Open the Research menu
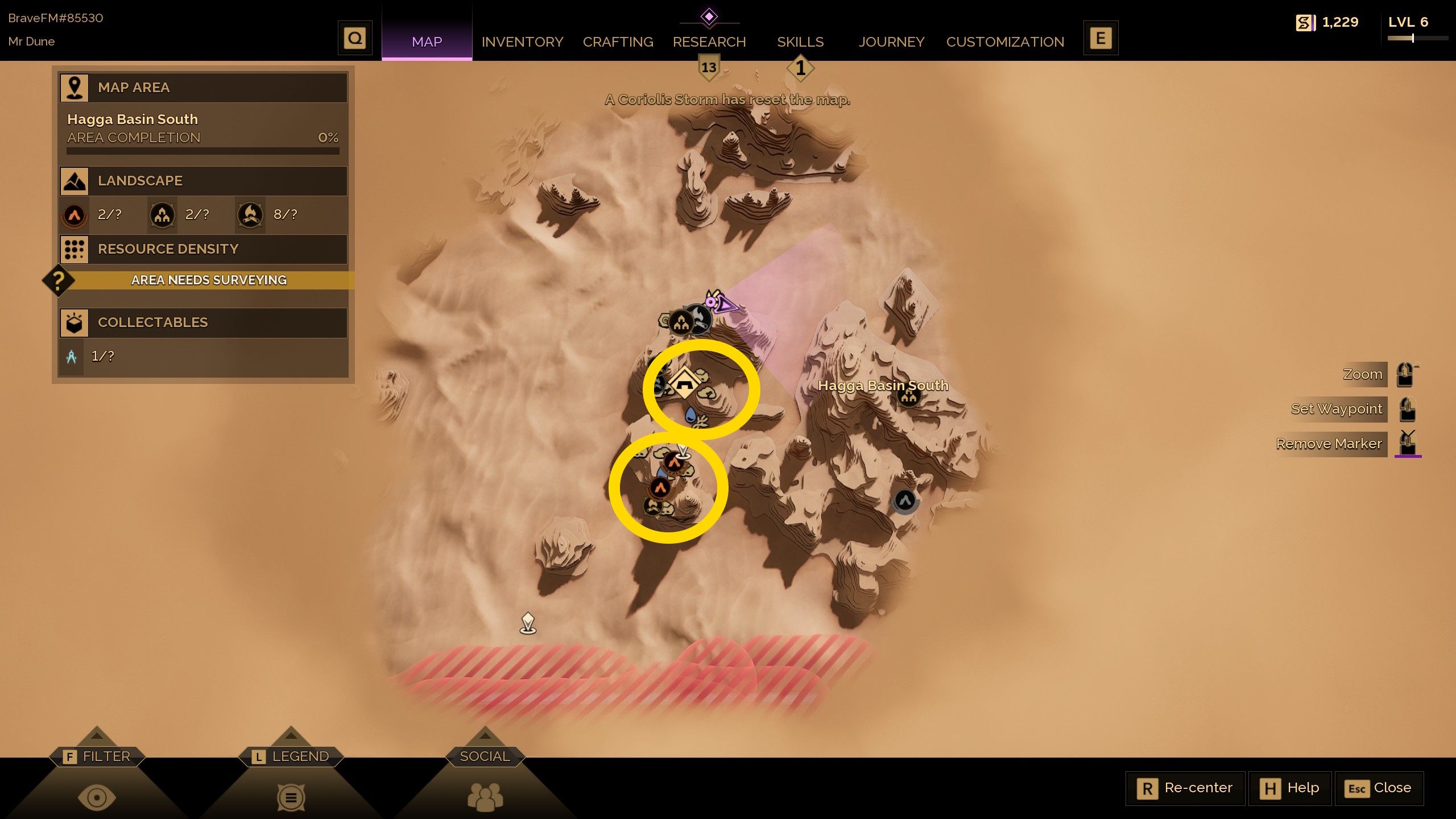 (x=709, y=42)
